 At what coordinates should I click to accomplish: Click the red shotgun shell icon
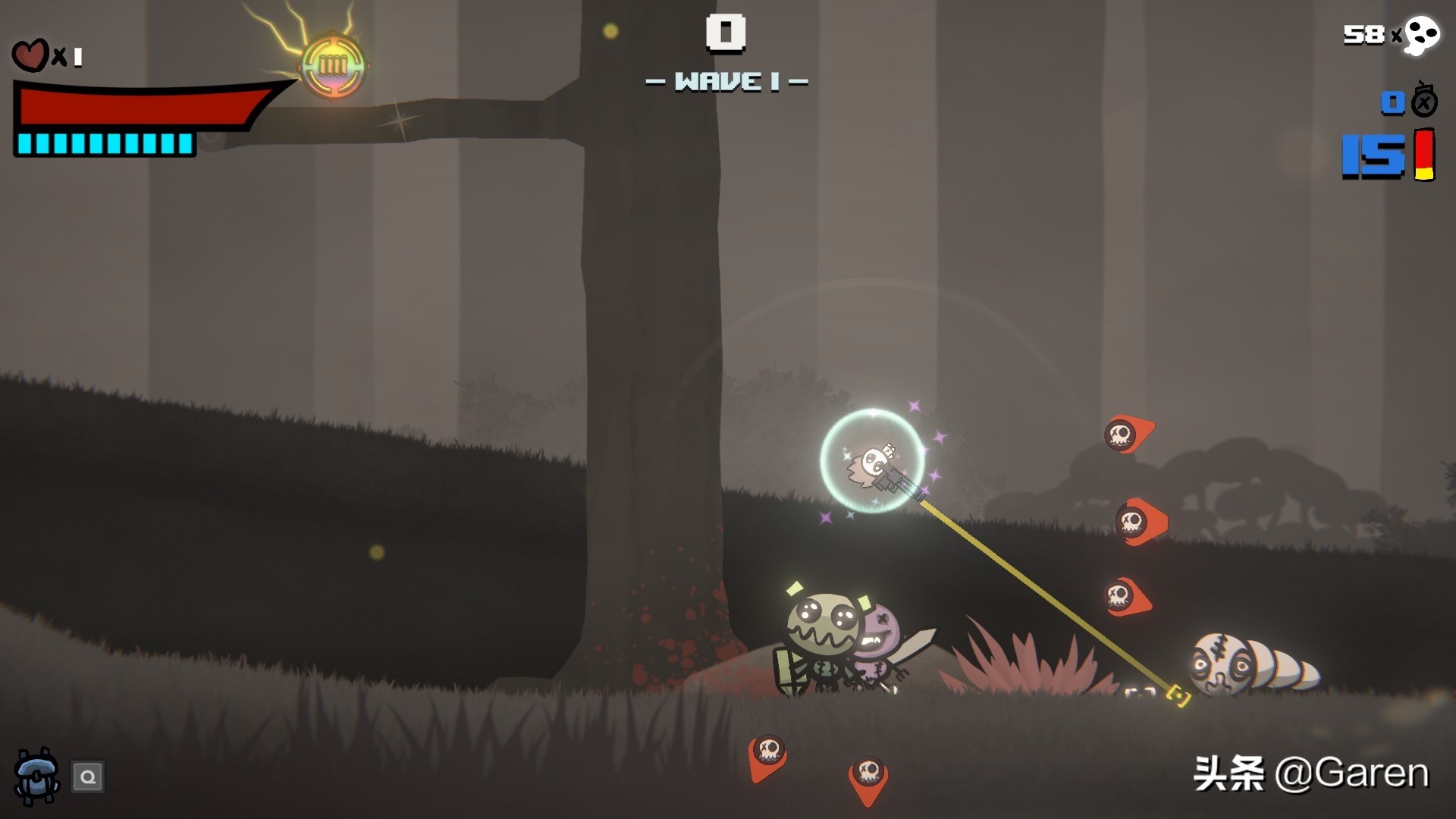coord(1424,155)
